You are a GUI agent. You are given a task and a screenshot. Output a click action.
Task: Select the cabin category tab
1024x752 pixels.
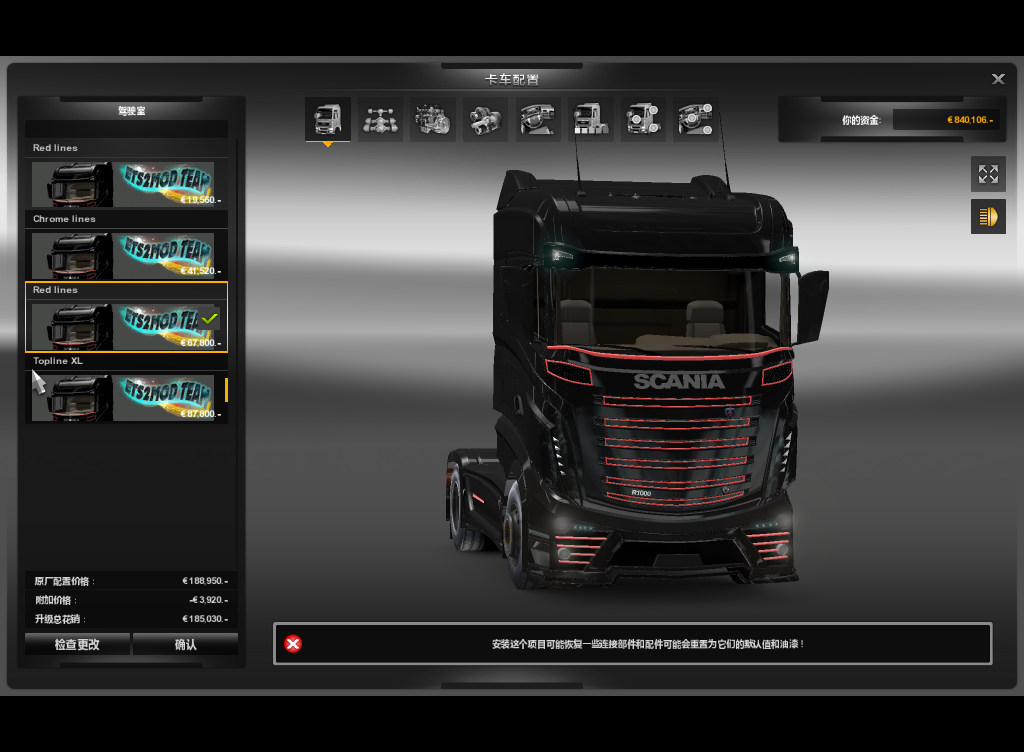[x=328, y=120]
